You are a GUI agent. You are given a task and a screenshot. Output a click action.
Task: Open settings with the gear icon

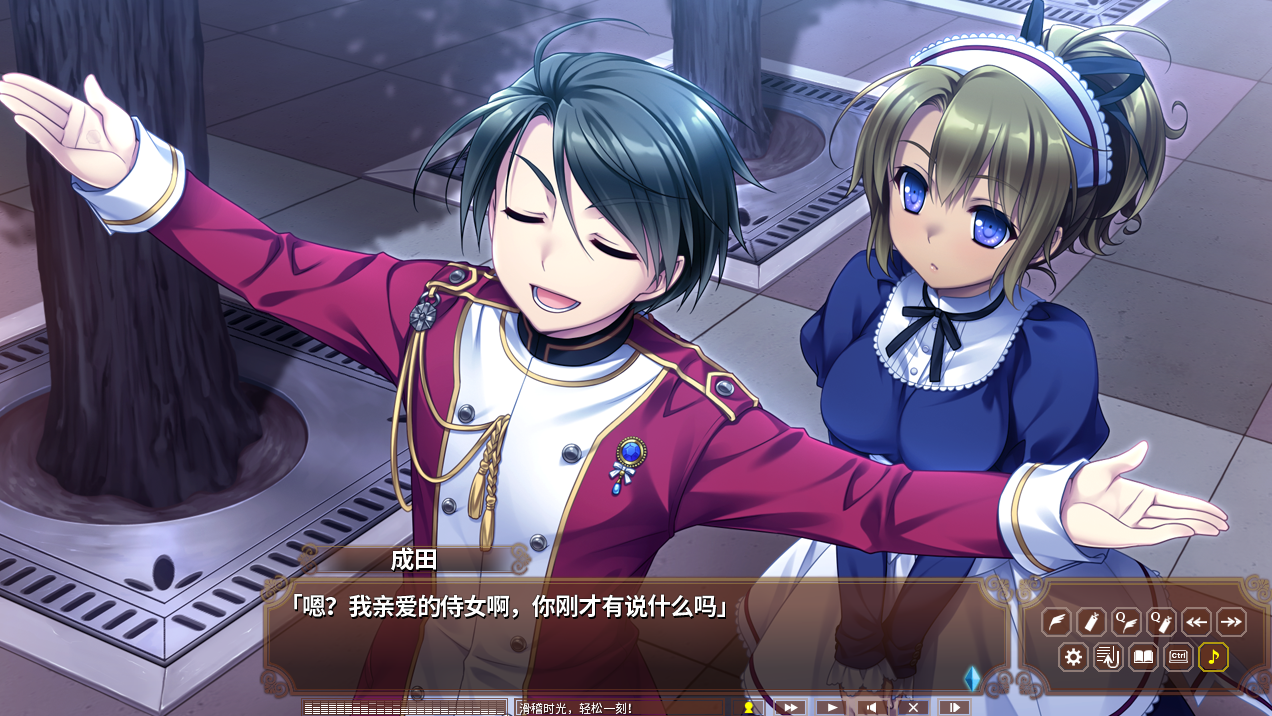click(1074, 657)
